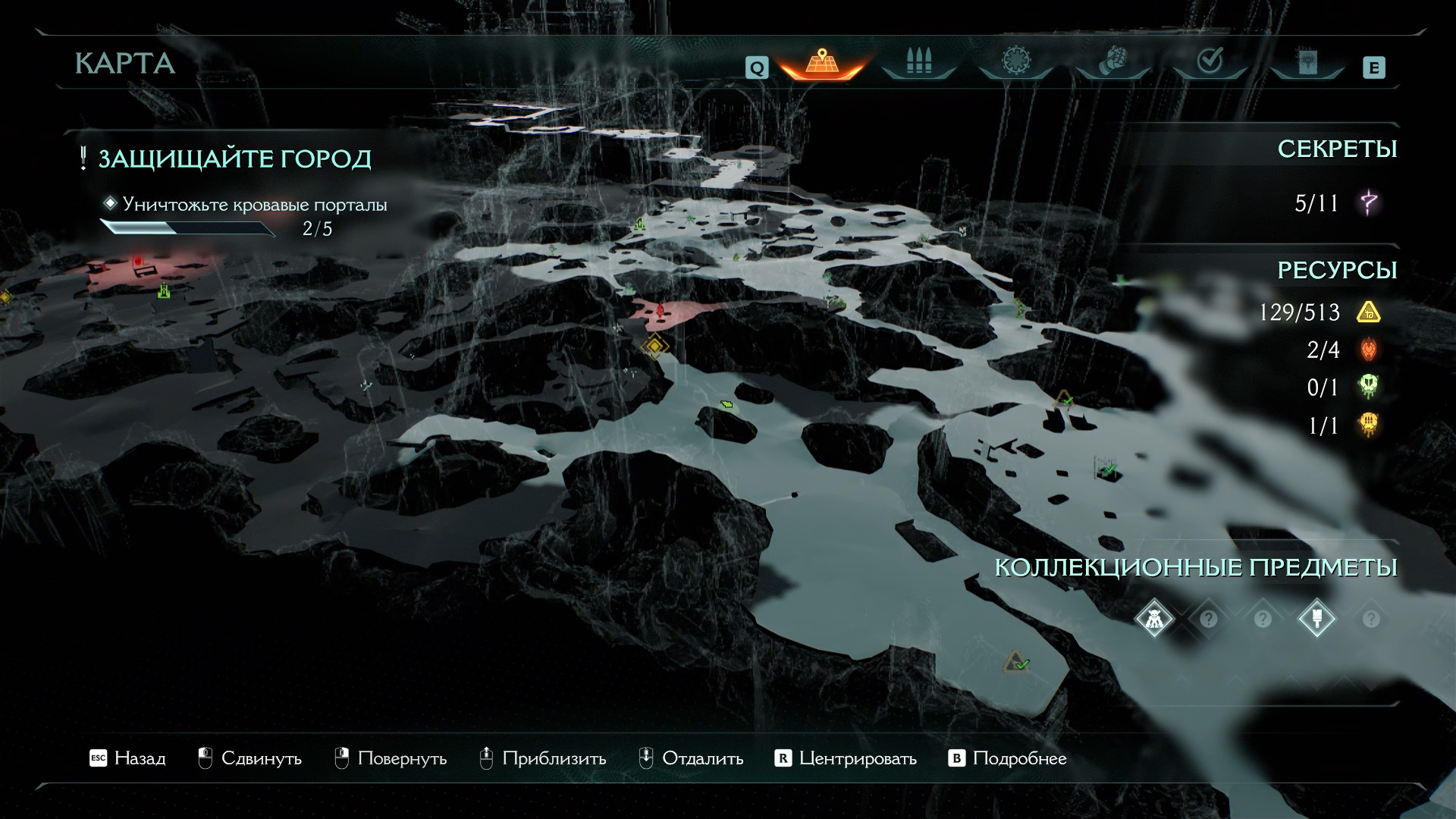1456x819 pixels.
Task: Click the Сдвинуть pan control
Action: pyautogui.click(x=249, y=758)
